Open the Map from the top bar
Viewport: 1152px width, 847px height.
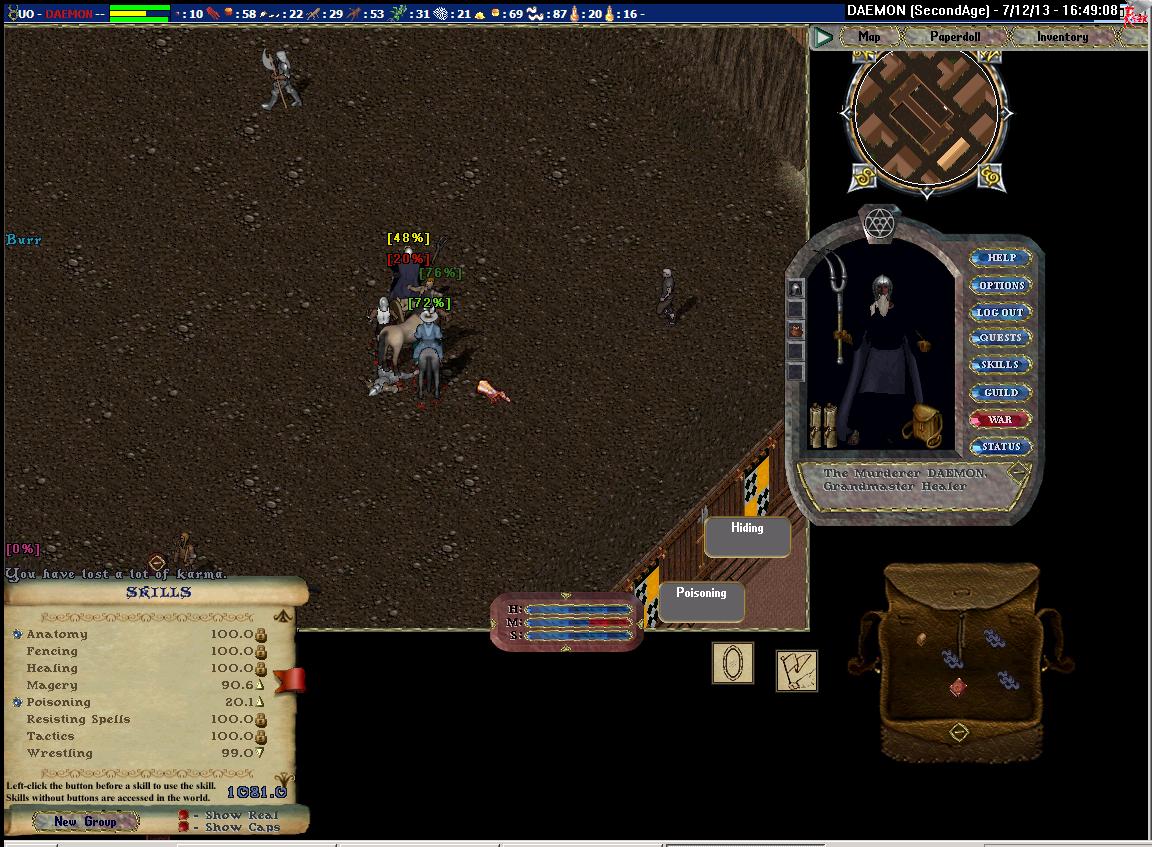pyautogui.click(x=869, y=37)
